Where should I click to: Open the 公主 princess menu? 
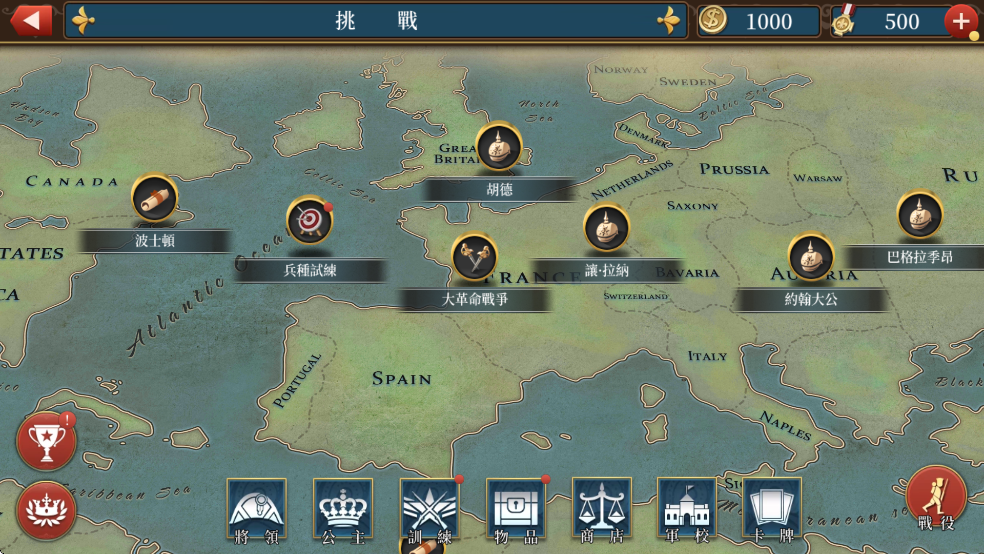[342, 510]
